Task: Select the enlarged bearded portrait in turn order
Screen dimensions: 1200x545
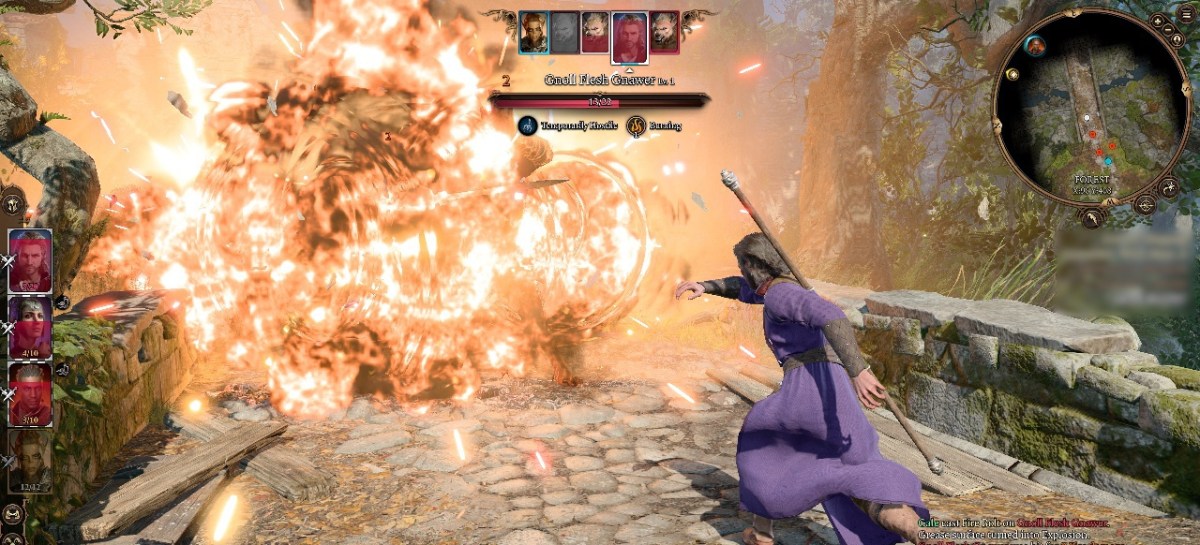Action: [629, 36]
